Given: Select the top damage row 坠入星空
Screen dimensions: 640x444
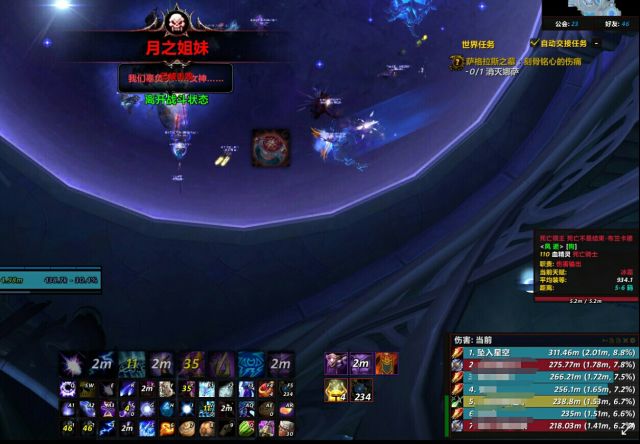Looking at the screenshot, I should click(540, 380).
